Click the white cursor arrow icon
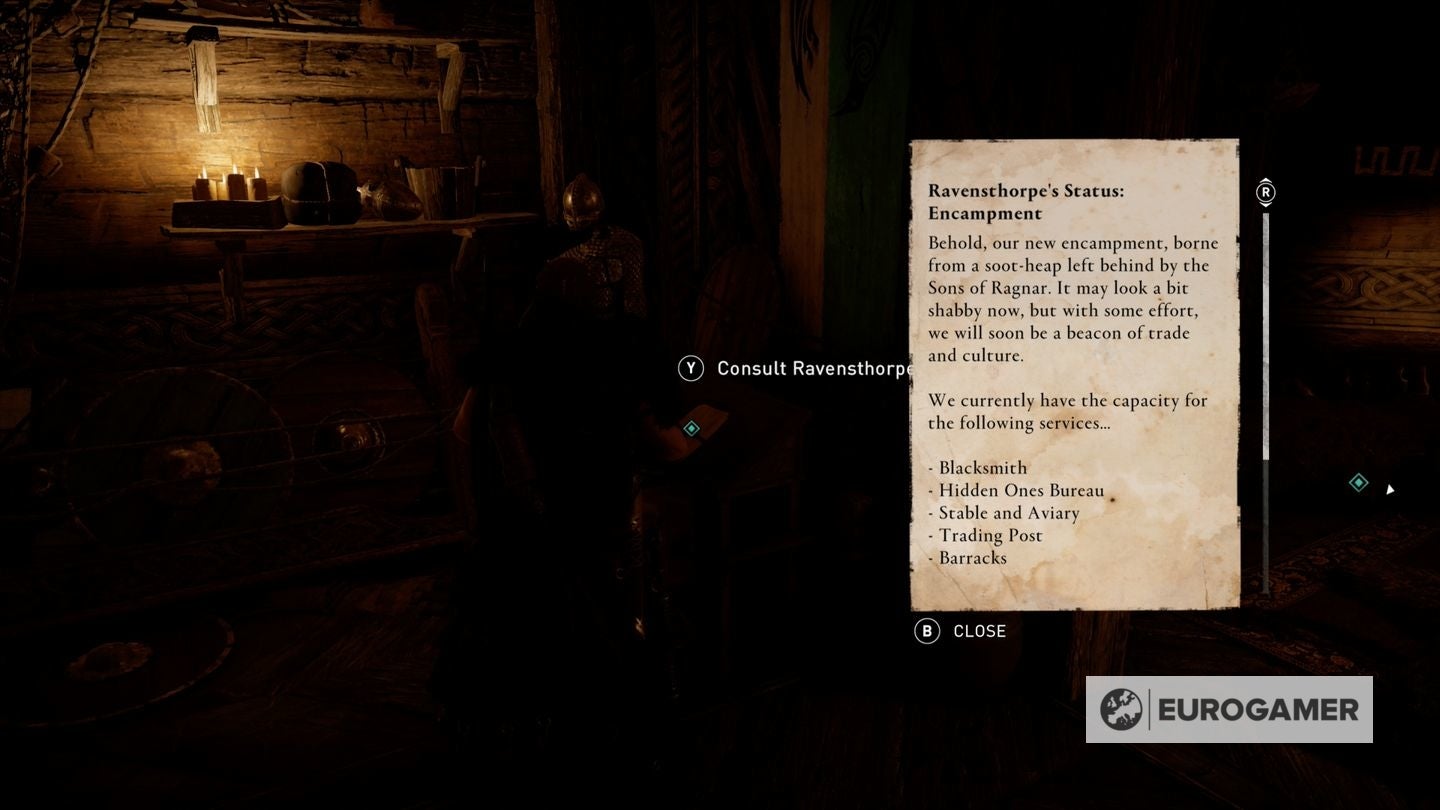The width and height of the screenshot is (1440, 810). click(1391, 490)
